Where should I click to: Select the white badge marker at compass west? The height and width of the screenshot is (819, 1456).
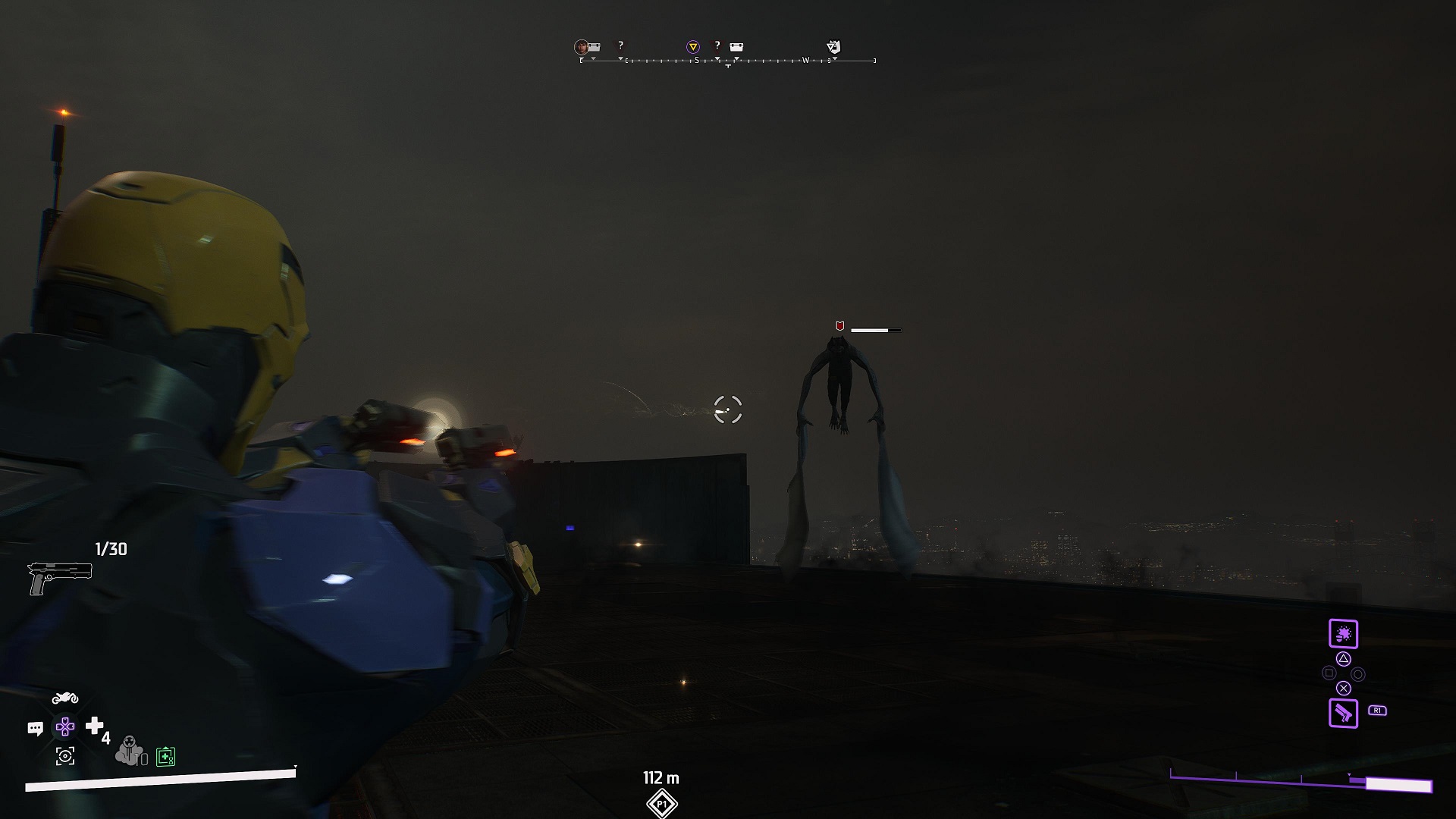point(833,47)
